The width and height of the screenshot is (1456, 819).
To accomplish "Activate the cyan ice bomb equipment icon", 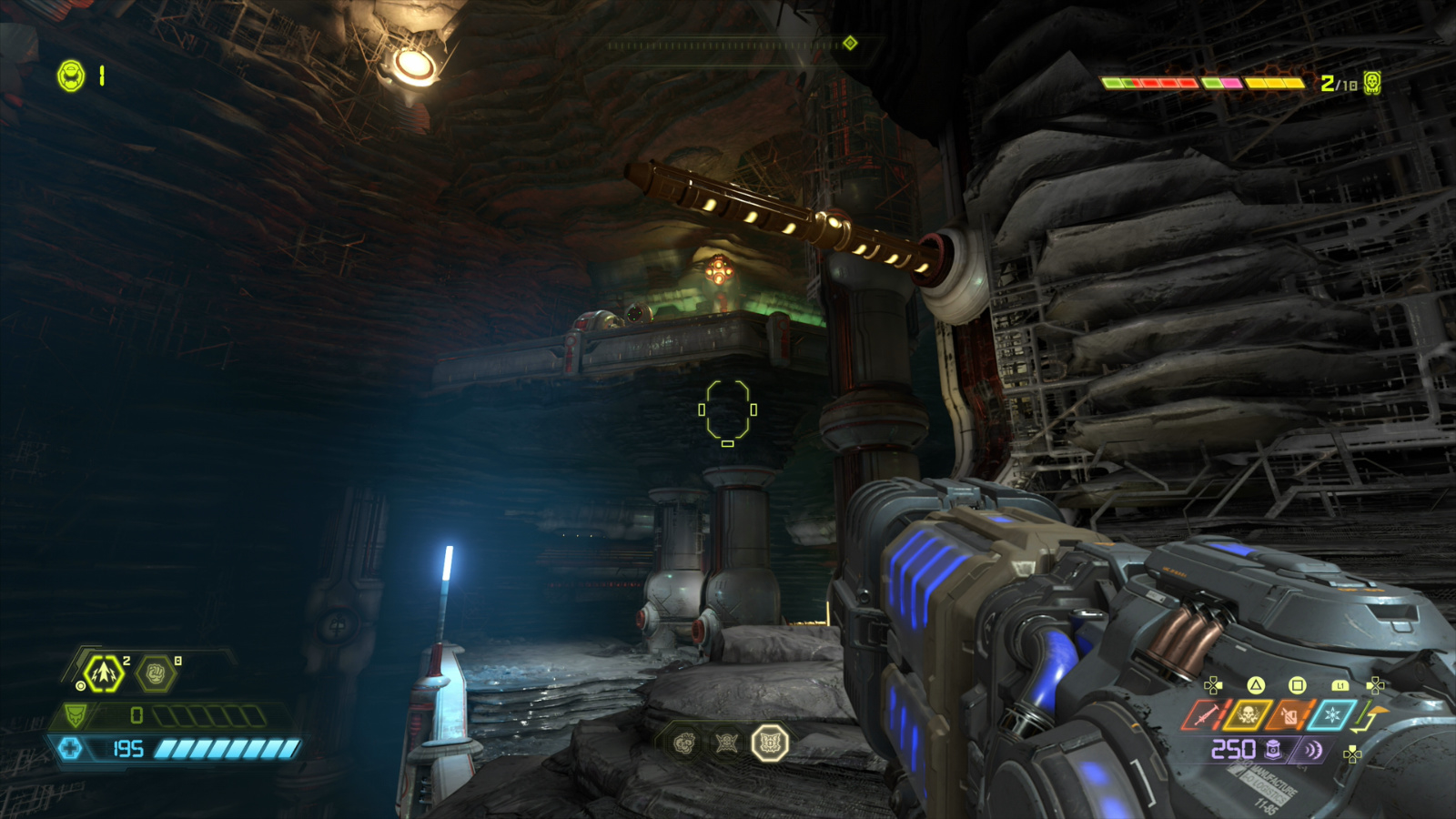I will point(1332,714).
